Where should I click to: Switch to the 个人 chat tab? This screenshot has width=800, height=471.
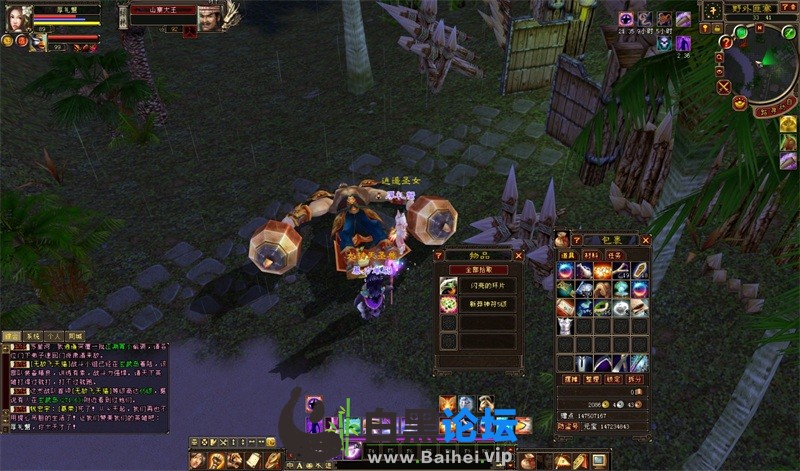coord(54,336)
